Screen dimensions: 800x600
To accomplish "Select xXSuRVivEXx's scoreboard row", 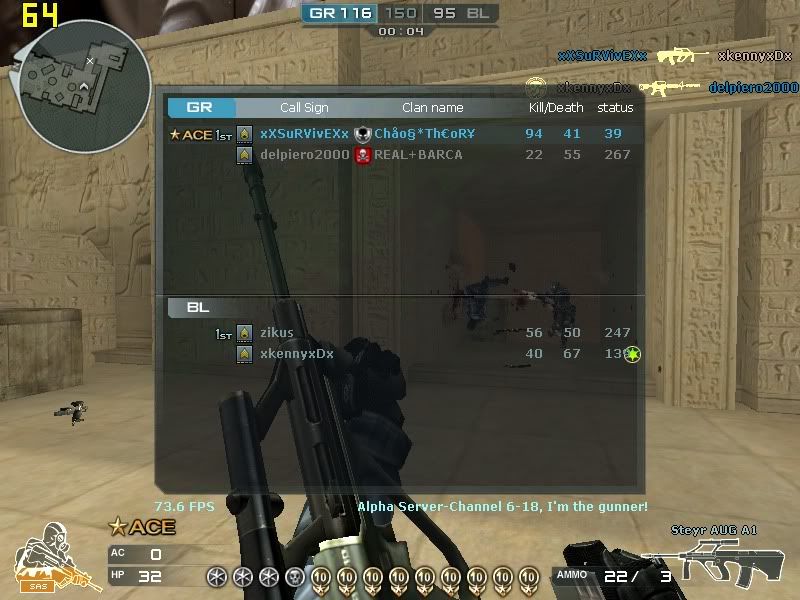I will pos(400,134).
